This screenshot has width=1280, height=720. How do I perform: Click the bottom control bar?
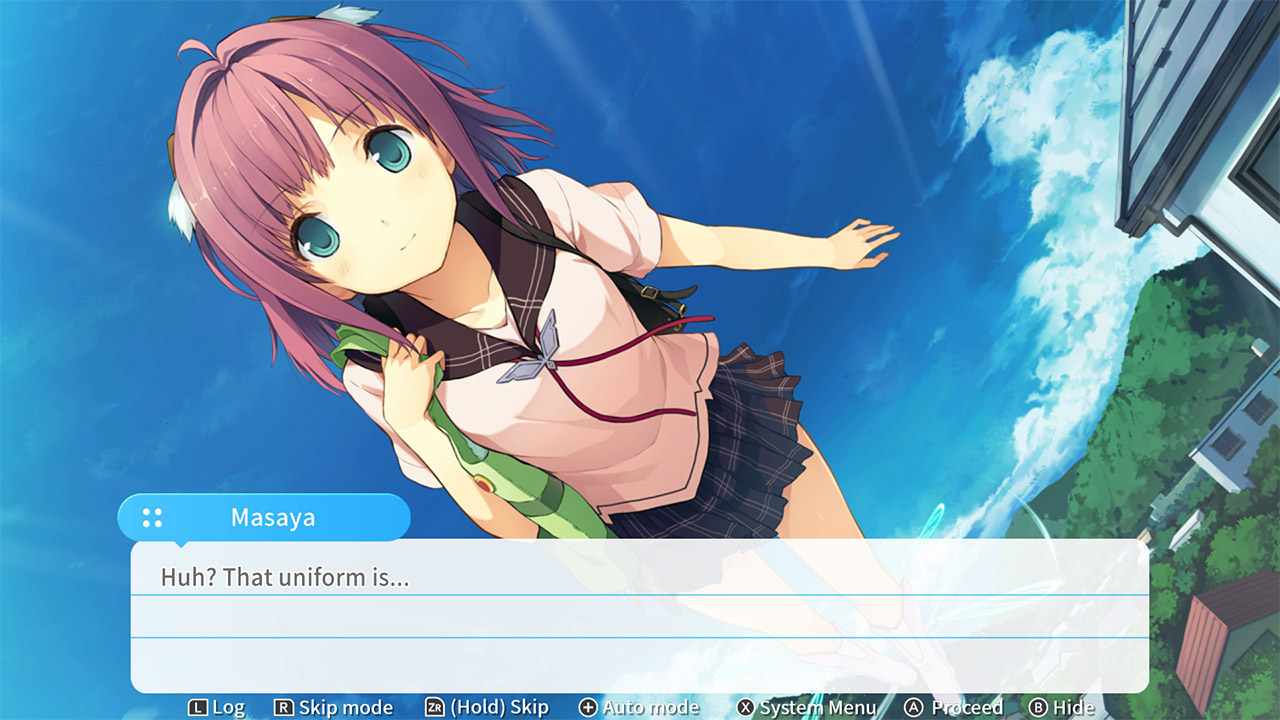pyautogui.click(x=640, y=707)
